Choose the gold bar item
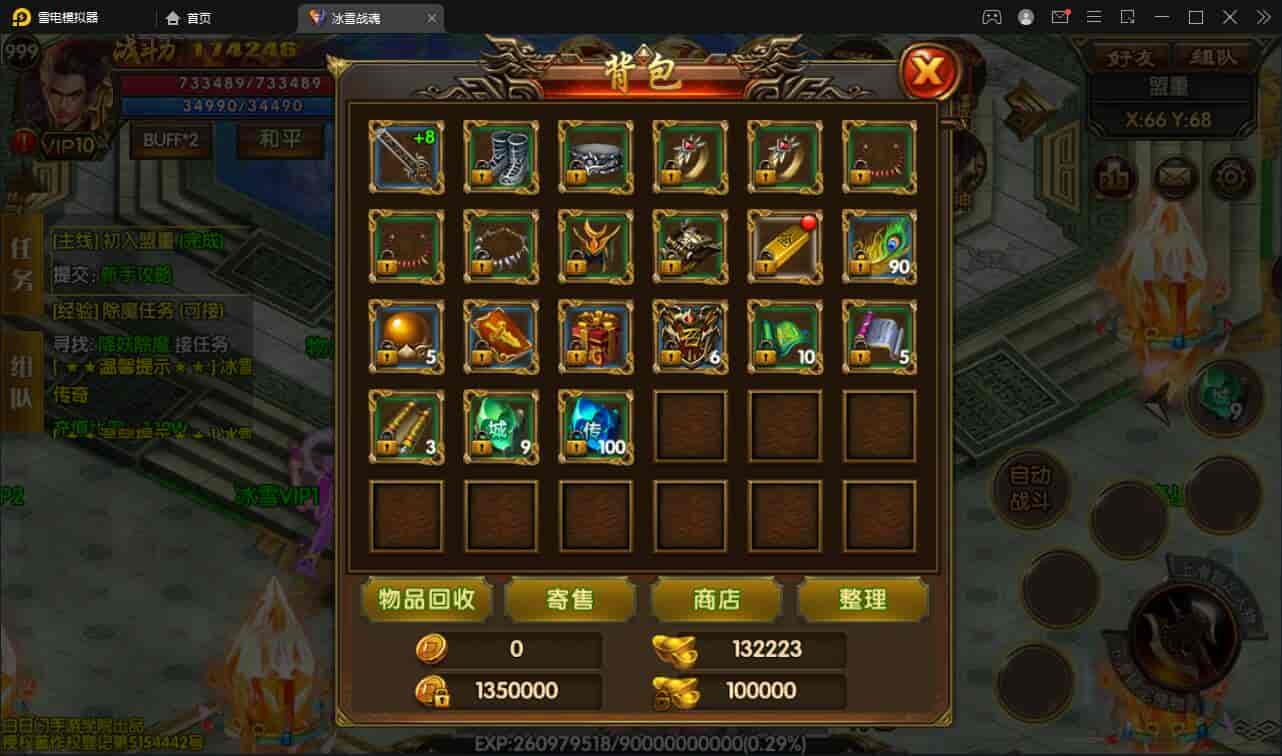1282x756 pixels. tap(785, 246)
